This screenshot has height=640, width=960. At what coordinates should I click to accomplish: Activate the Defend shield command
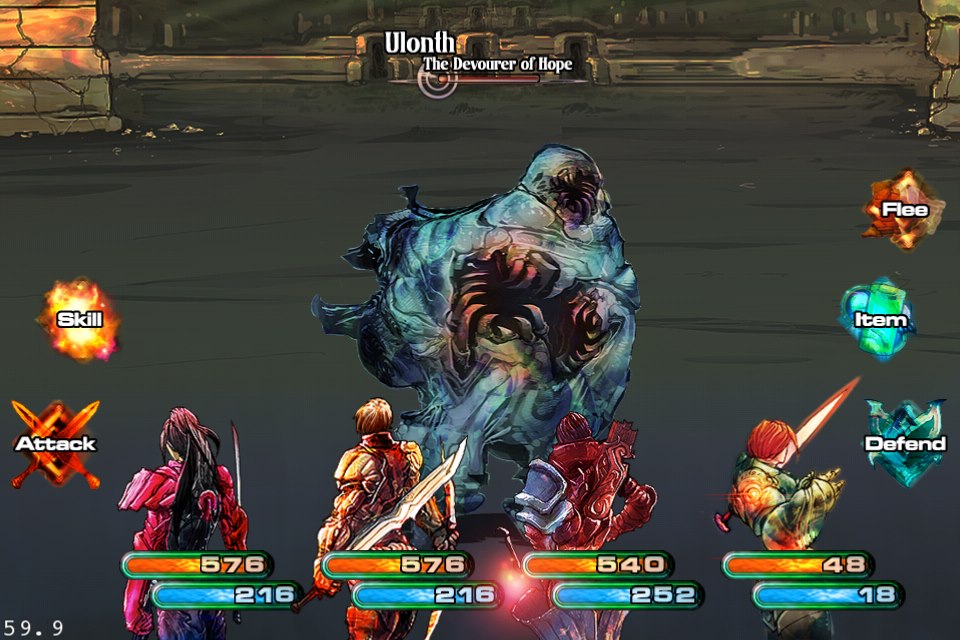904,443
